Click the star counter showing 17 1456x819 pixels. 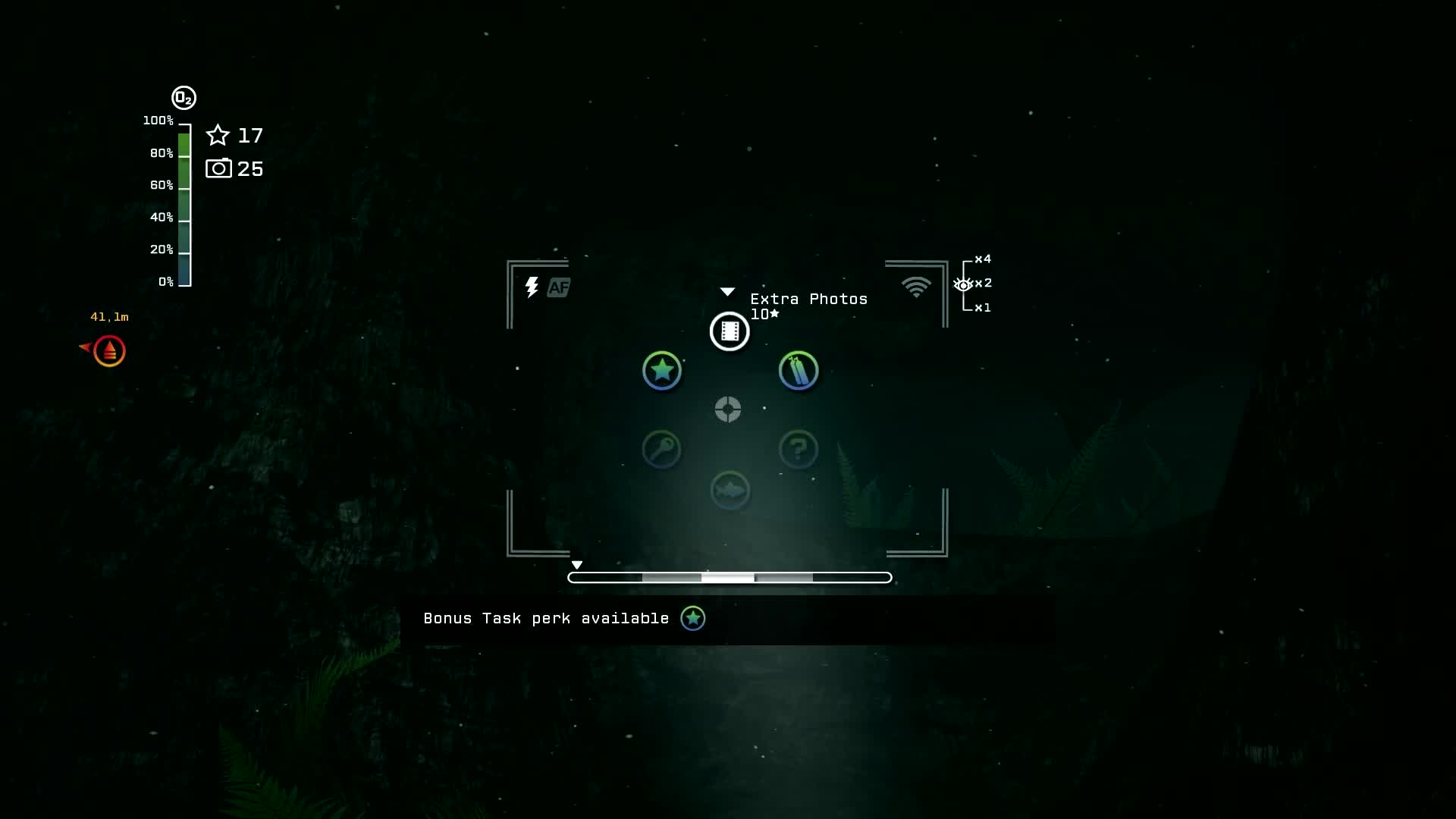click(236, 136)
